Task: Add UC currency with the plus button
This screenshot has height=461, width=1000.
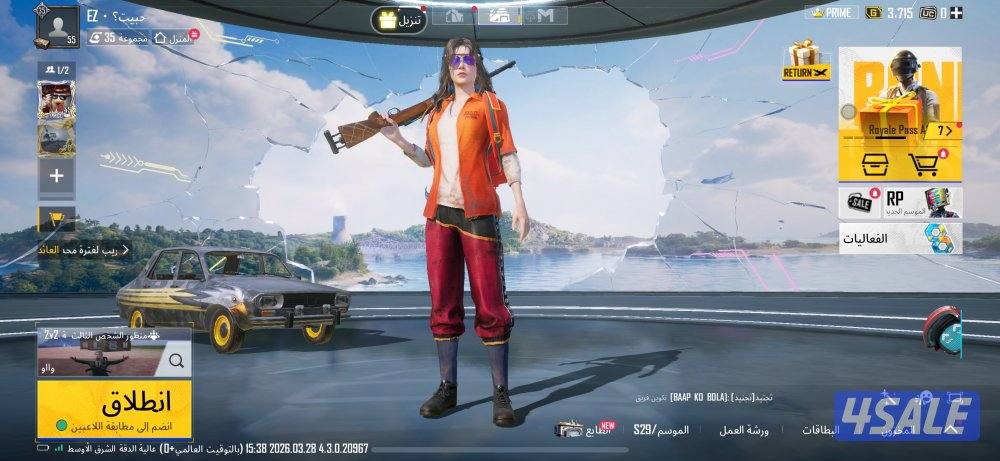Action: (956, 13)
